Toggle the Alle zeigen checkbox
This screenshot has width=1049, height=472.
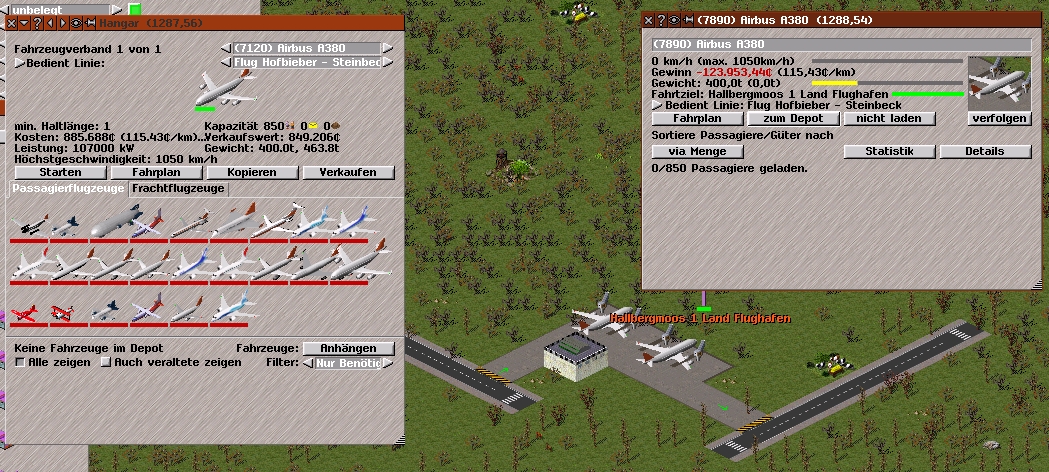pos(20,362)
